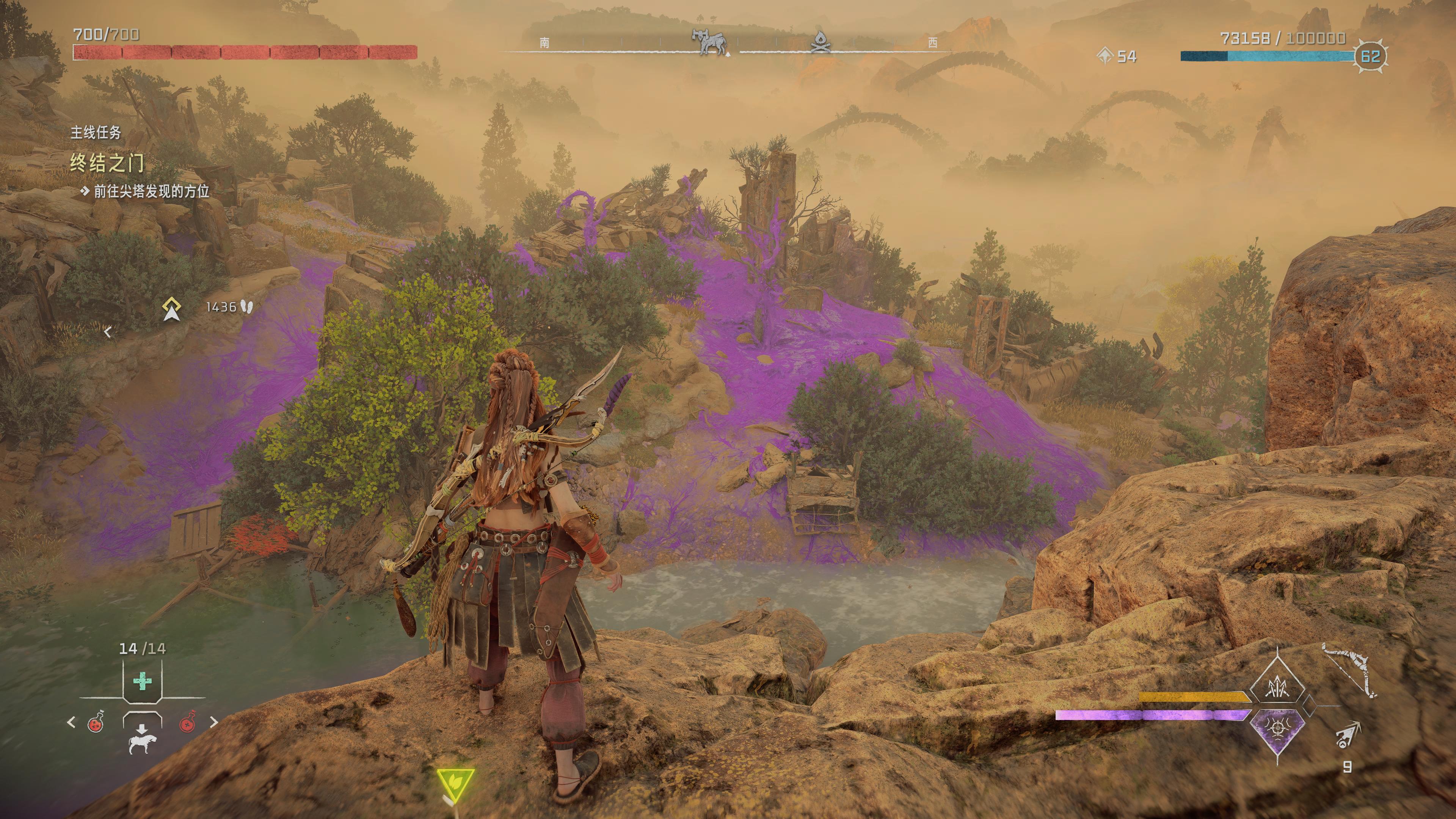Viewport: 1456px width, 819px height.
Task: Click the skill points icon
Action: click(x=1105, y=56)
